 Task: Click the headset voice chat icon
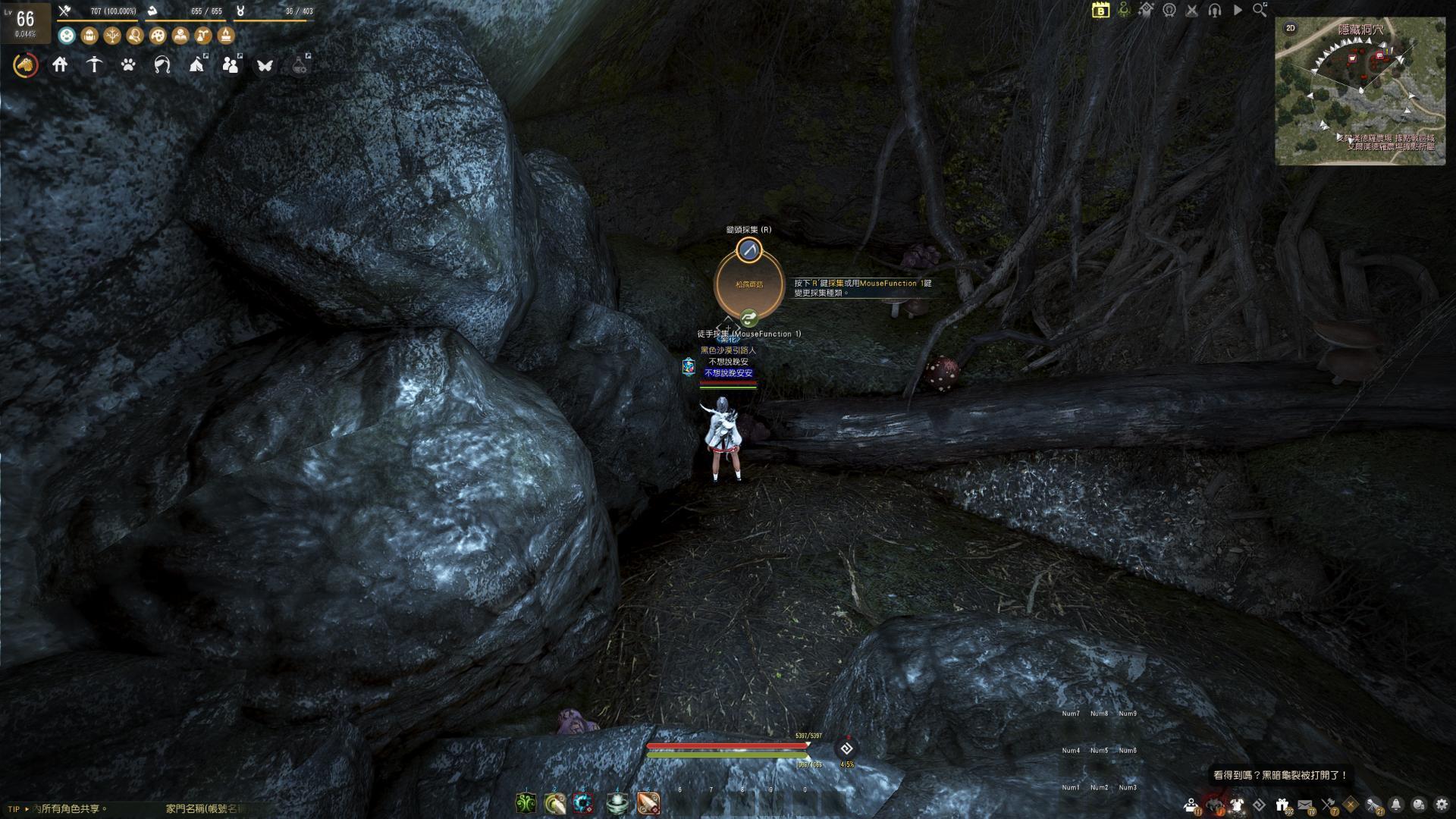[1215, 10]
